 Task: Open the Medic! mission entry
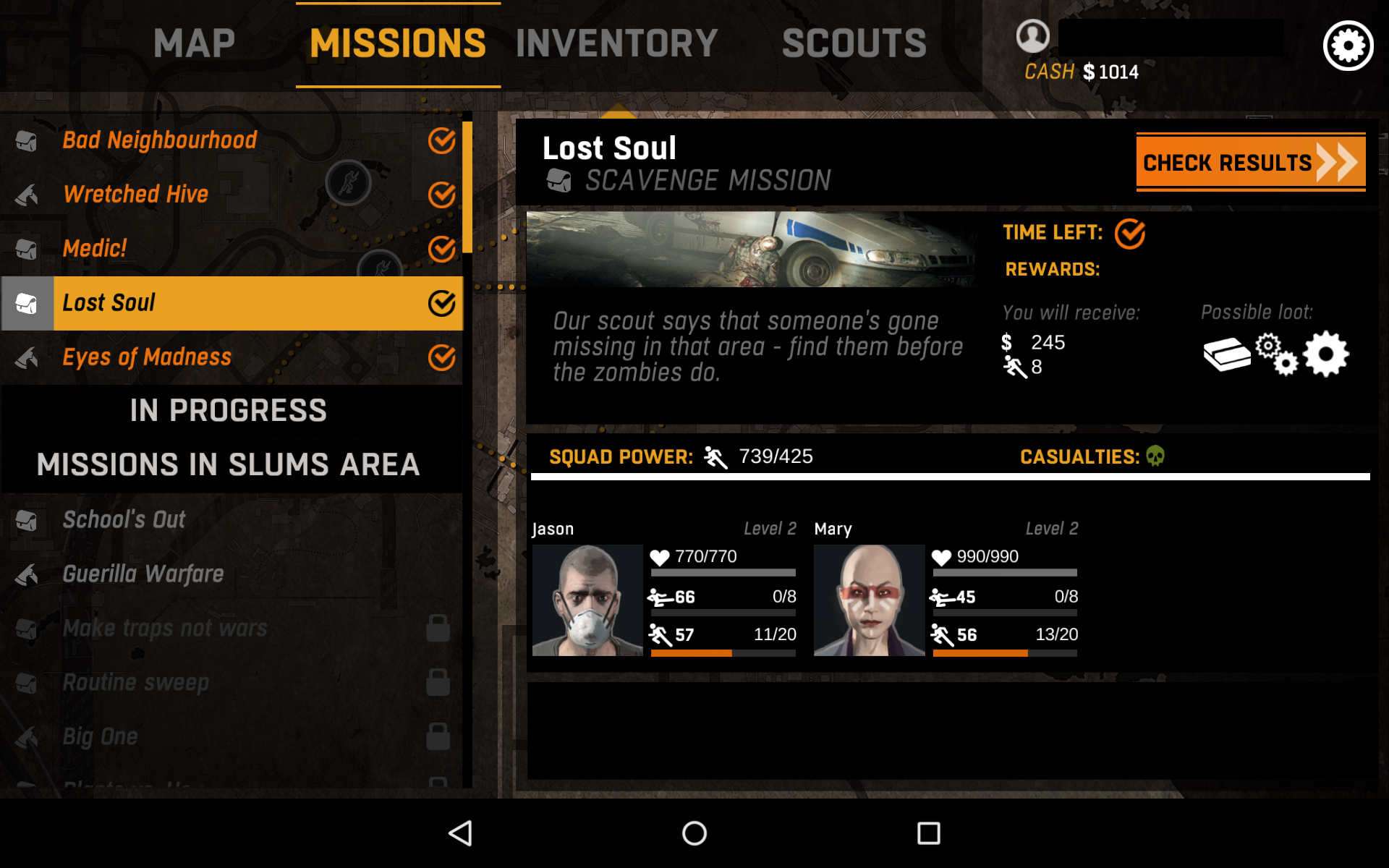(95, 249)
